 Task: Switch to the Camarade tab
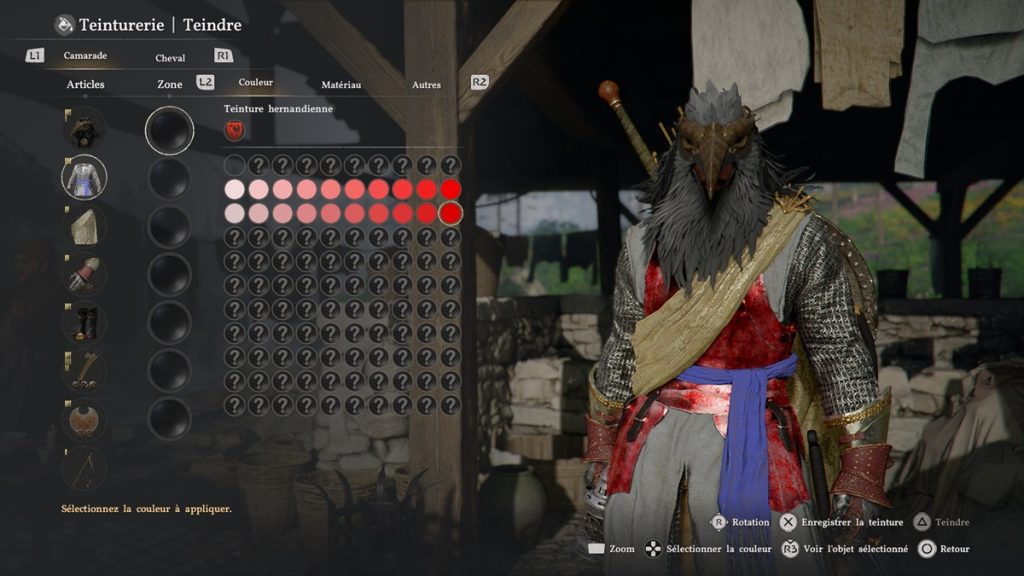coord(85,56)
